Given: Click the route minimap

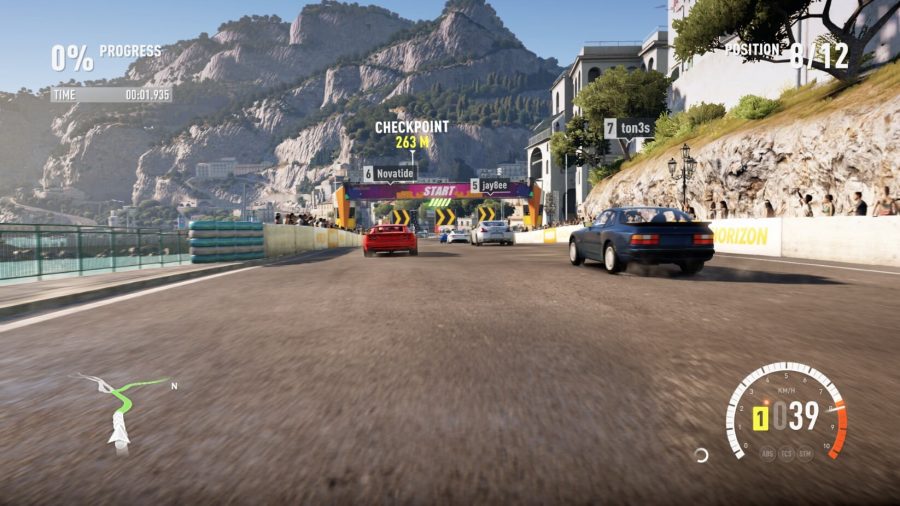Looking at the screenshot, I should tap(122, 407).
